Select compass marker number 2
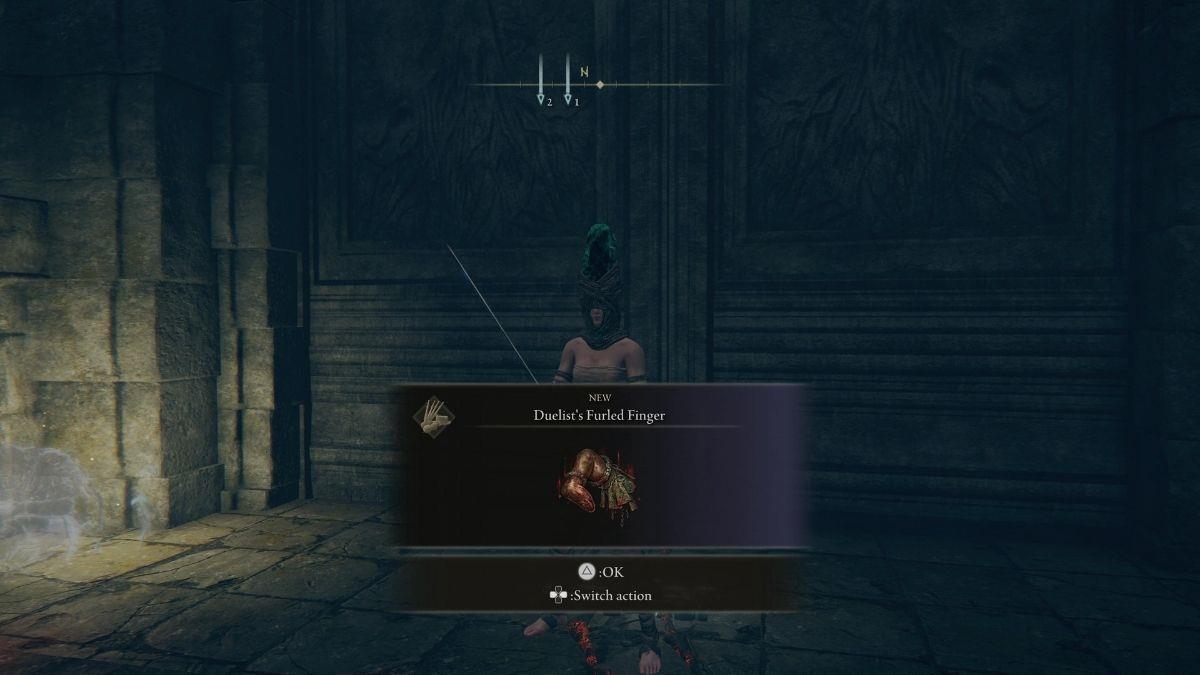This screenshot has width=1200, height=675. tap(541, 99)
